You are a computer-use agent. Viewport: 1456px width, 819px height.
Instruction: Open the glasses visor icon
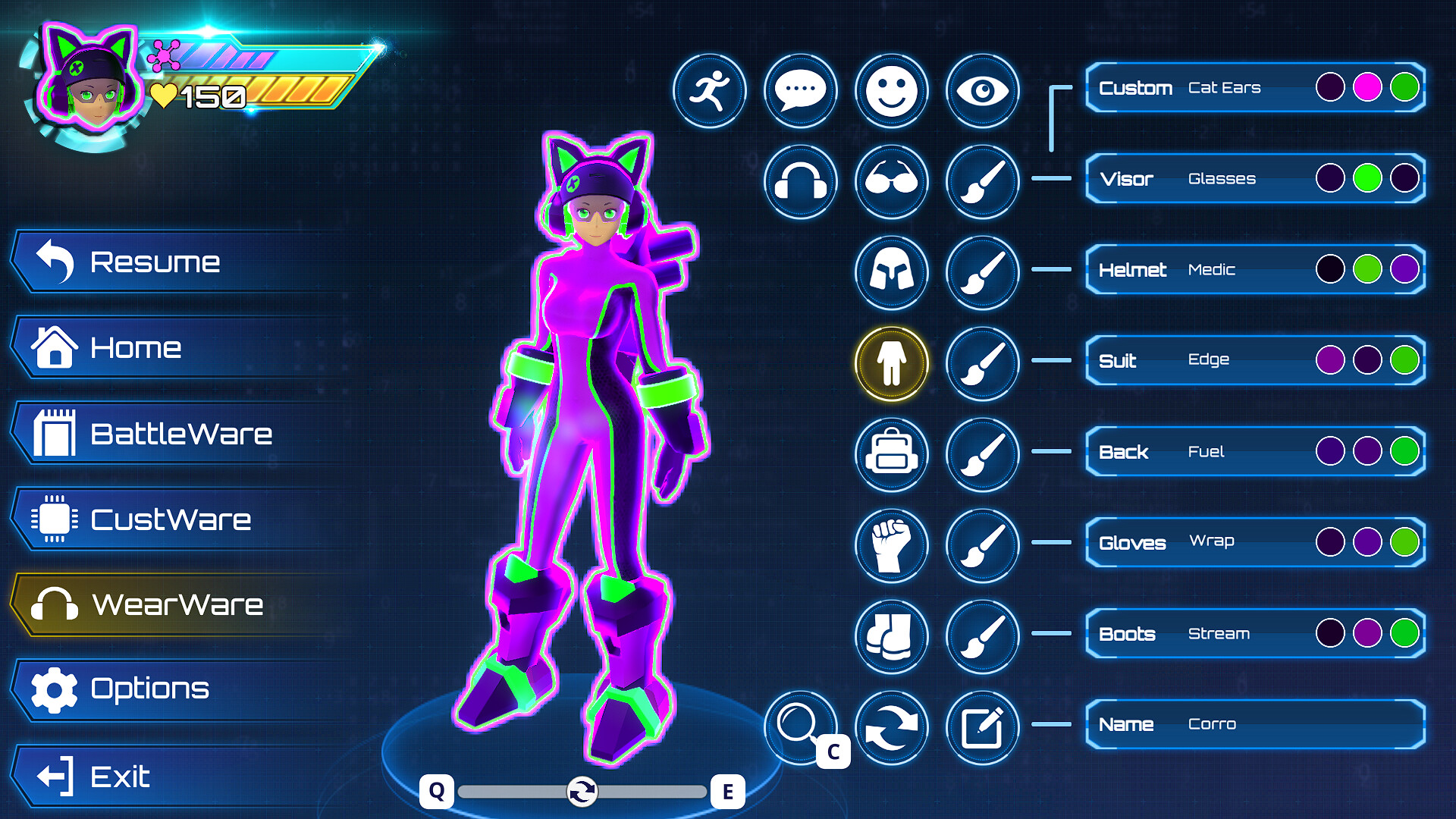(x=891, y=182)
